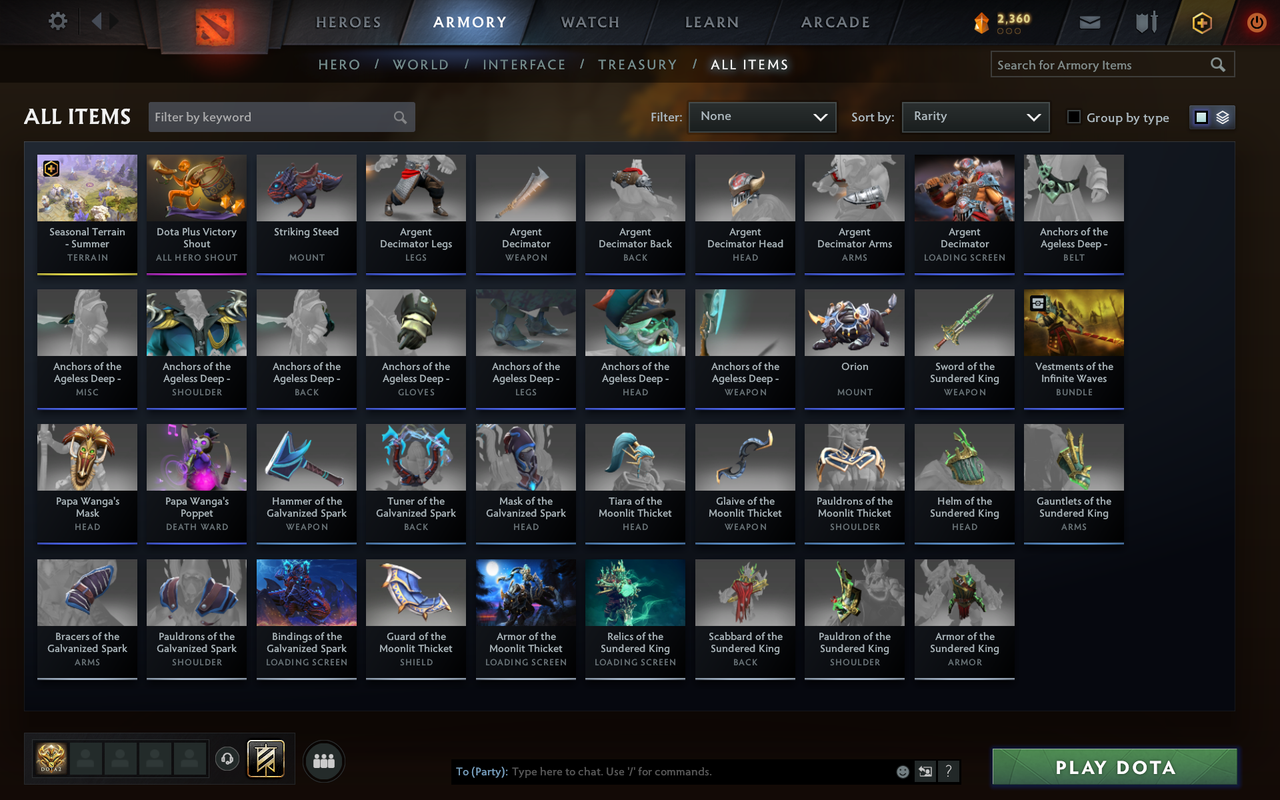Screen dimensions: 1280x800
Task: Switch to grid view toggle
Action: coord(1201,116)
